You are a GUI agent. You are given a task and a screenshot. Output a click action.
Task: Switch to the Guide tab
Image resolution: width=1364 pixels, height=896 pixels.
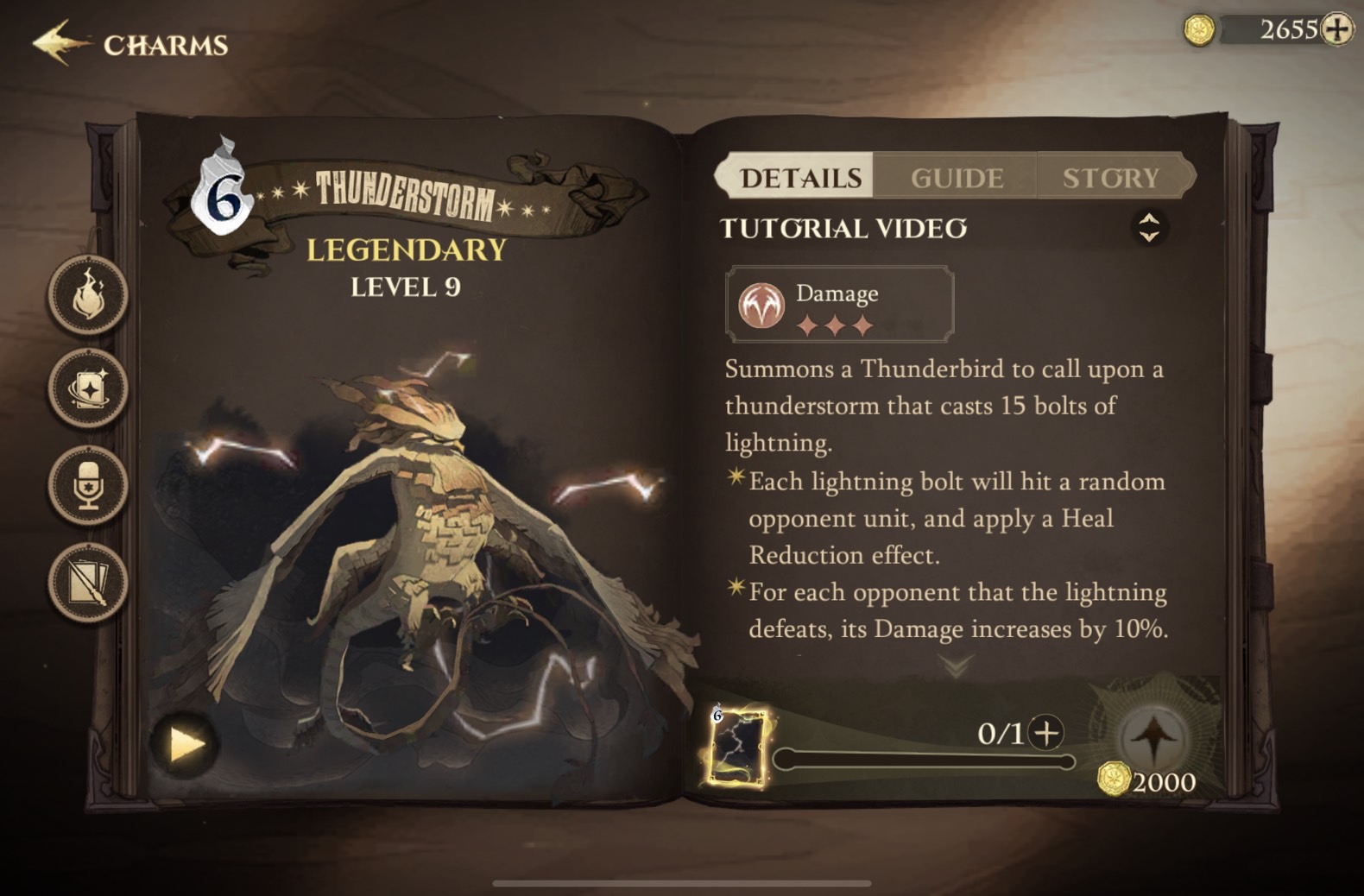click(x=957, y=178)
